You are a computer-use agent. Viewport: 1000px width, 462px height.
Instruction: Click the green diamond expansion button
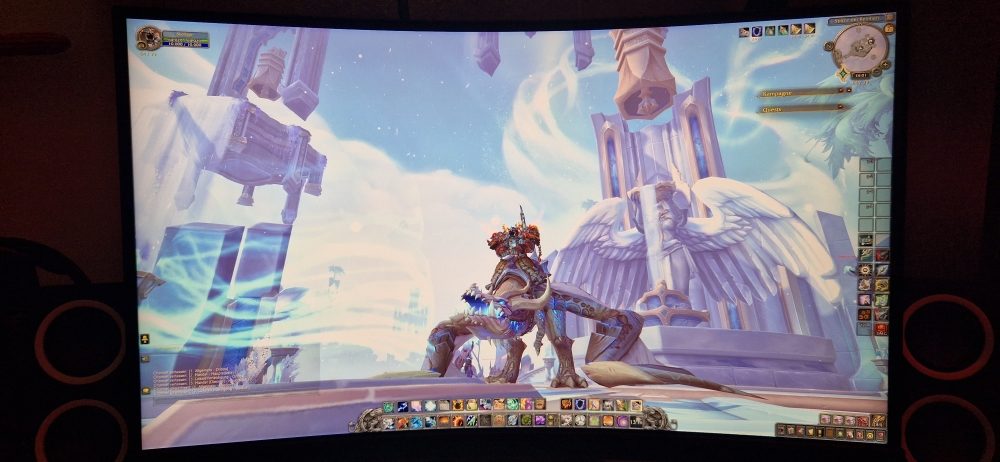click(x=844, y=74)
